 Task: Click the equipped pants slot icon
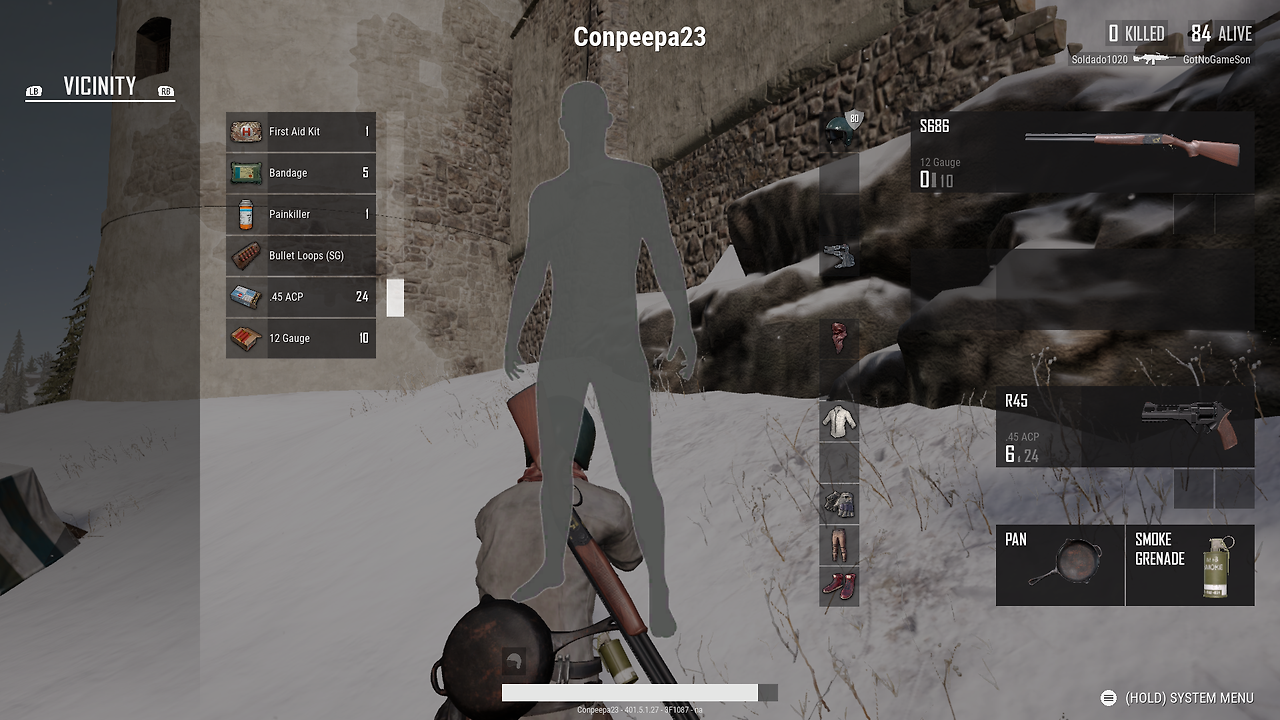pyautogui.click(x=838, y=546)
